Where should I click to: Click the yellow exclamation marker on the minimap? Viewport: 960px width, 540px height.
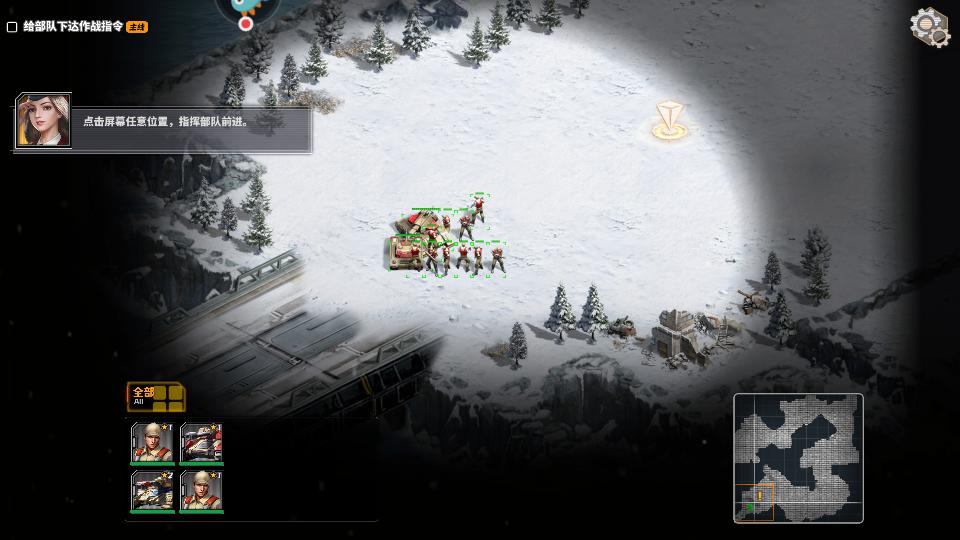tap(759, 496)
